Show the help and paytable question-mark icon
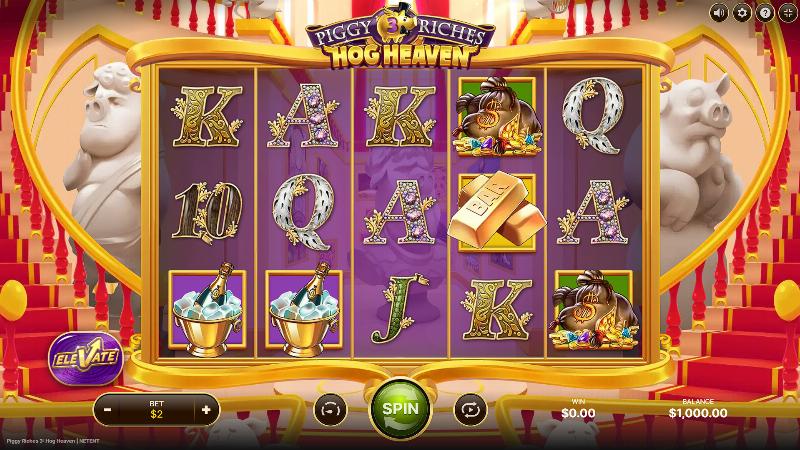The image size is (800, 450). point(763,12)
